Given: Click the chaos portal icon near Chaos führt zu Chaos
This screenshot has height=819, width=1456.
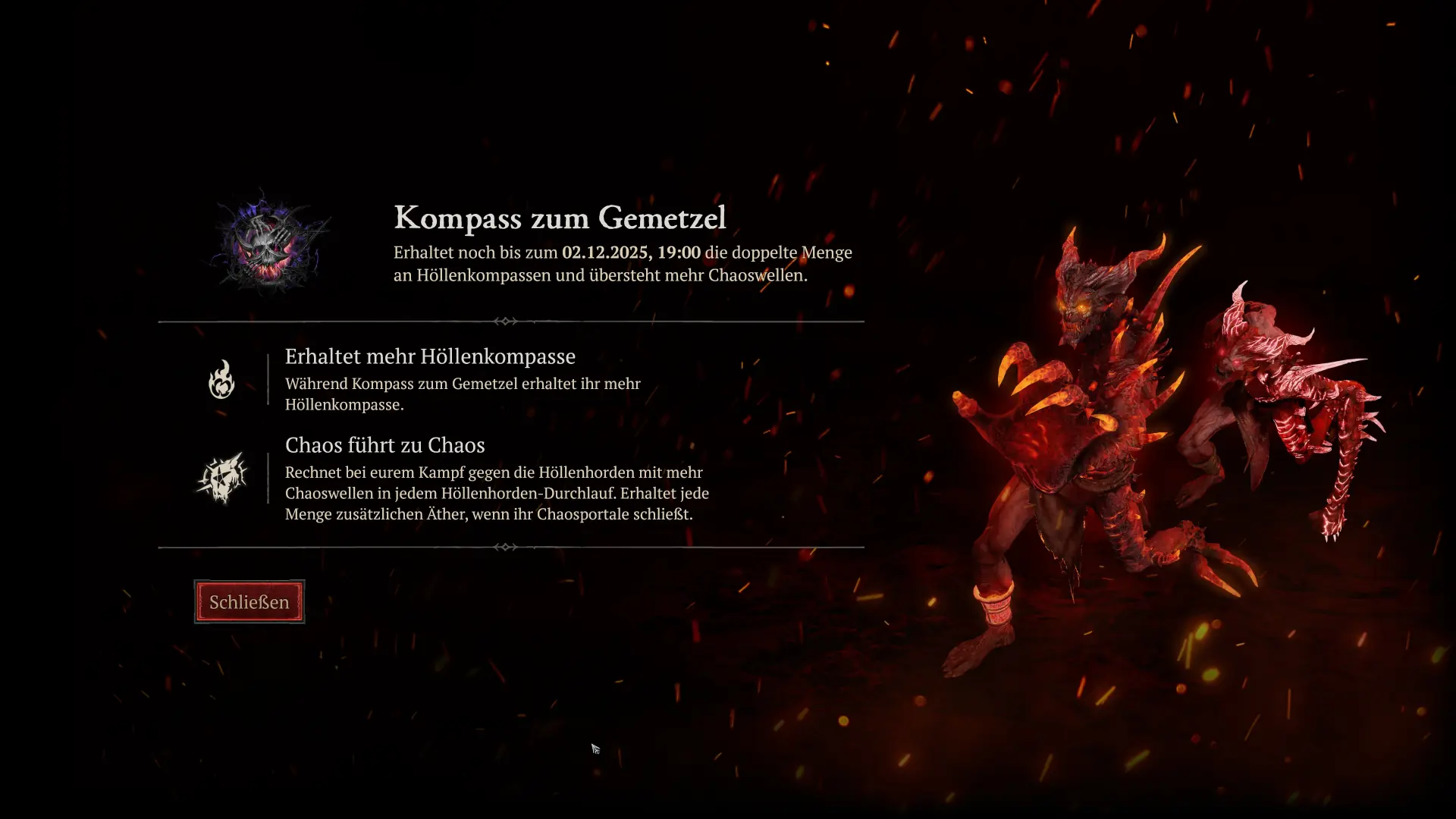Looking at the screenshot, I should 221,479.
